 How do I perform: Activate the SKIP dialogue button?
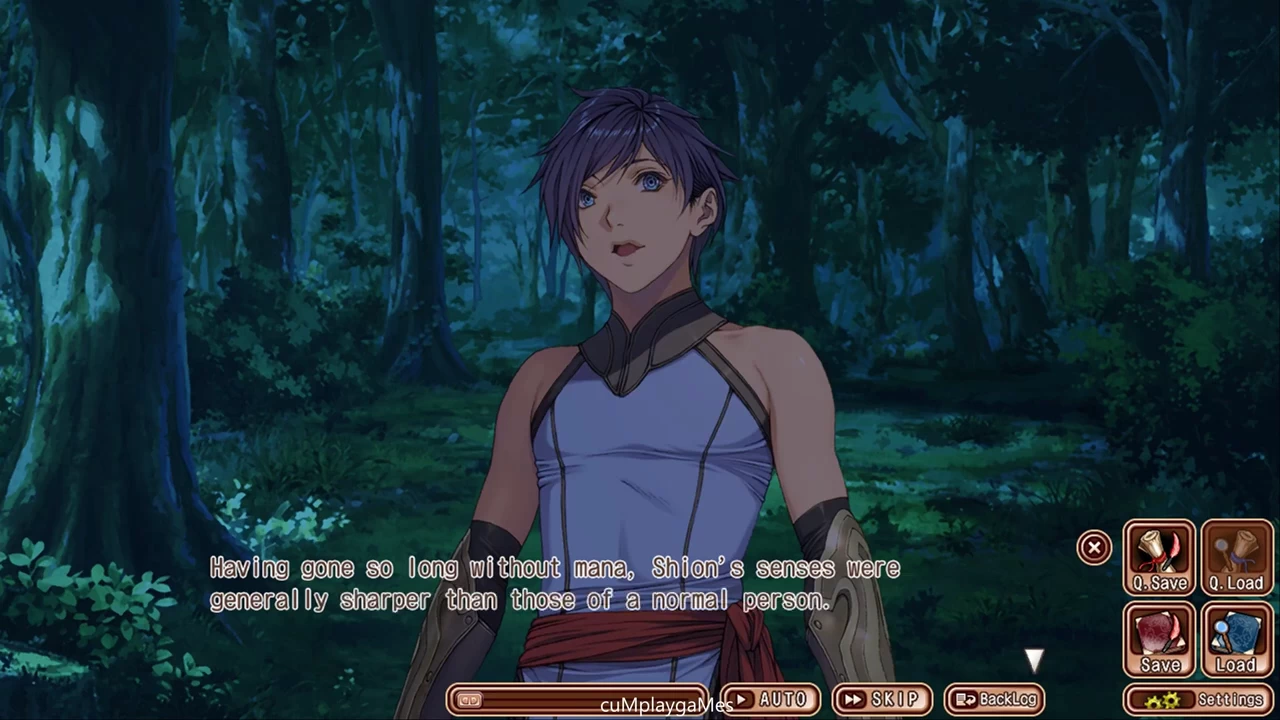(881, 699)
